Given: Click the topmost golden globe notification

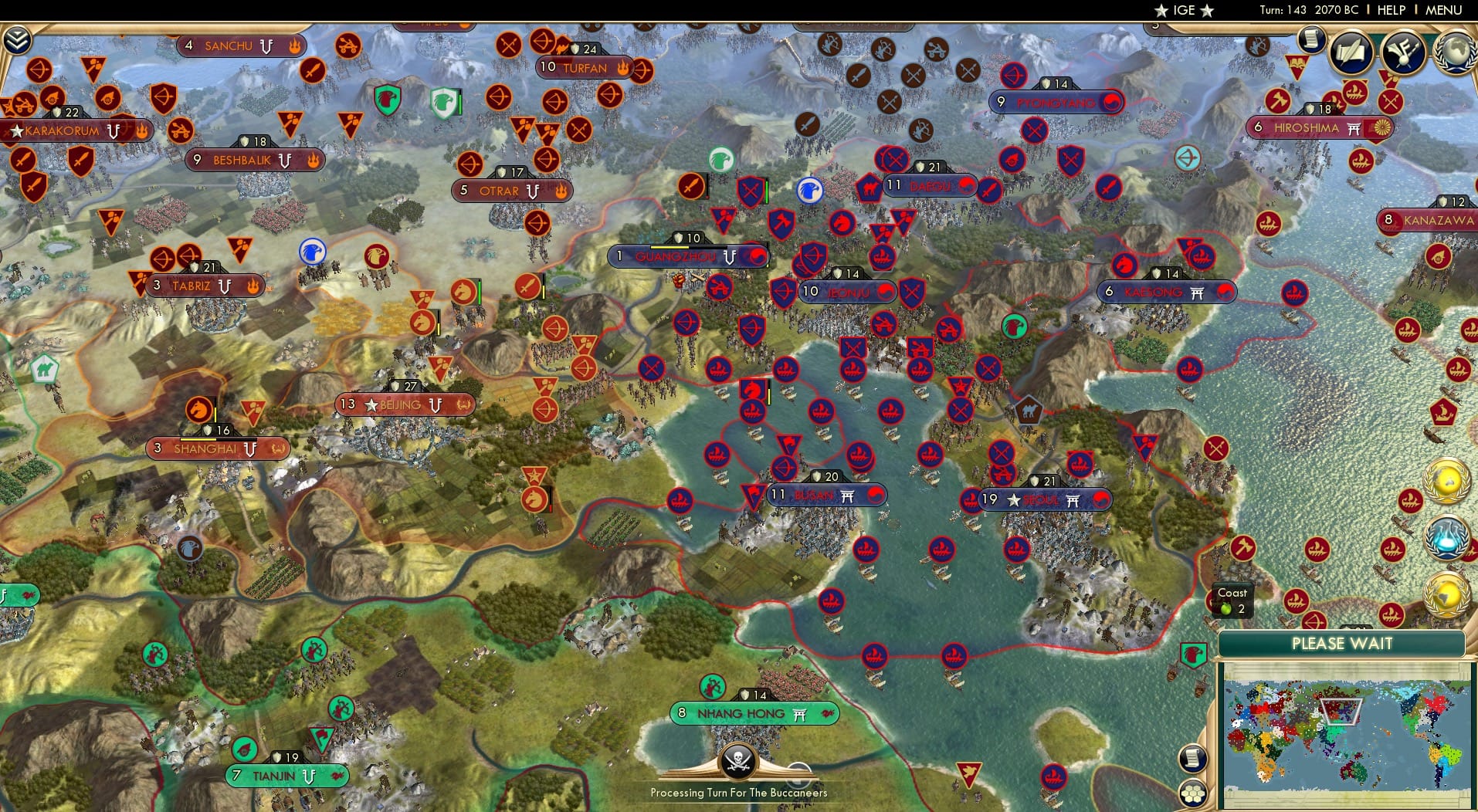Looking at the screenshot, I should 1448,482.
